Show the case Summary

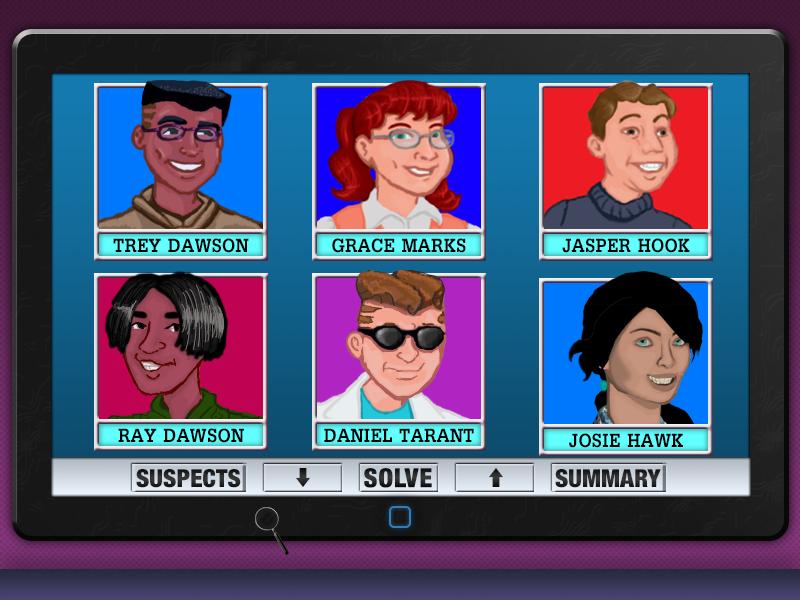(x=607, y=478)
